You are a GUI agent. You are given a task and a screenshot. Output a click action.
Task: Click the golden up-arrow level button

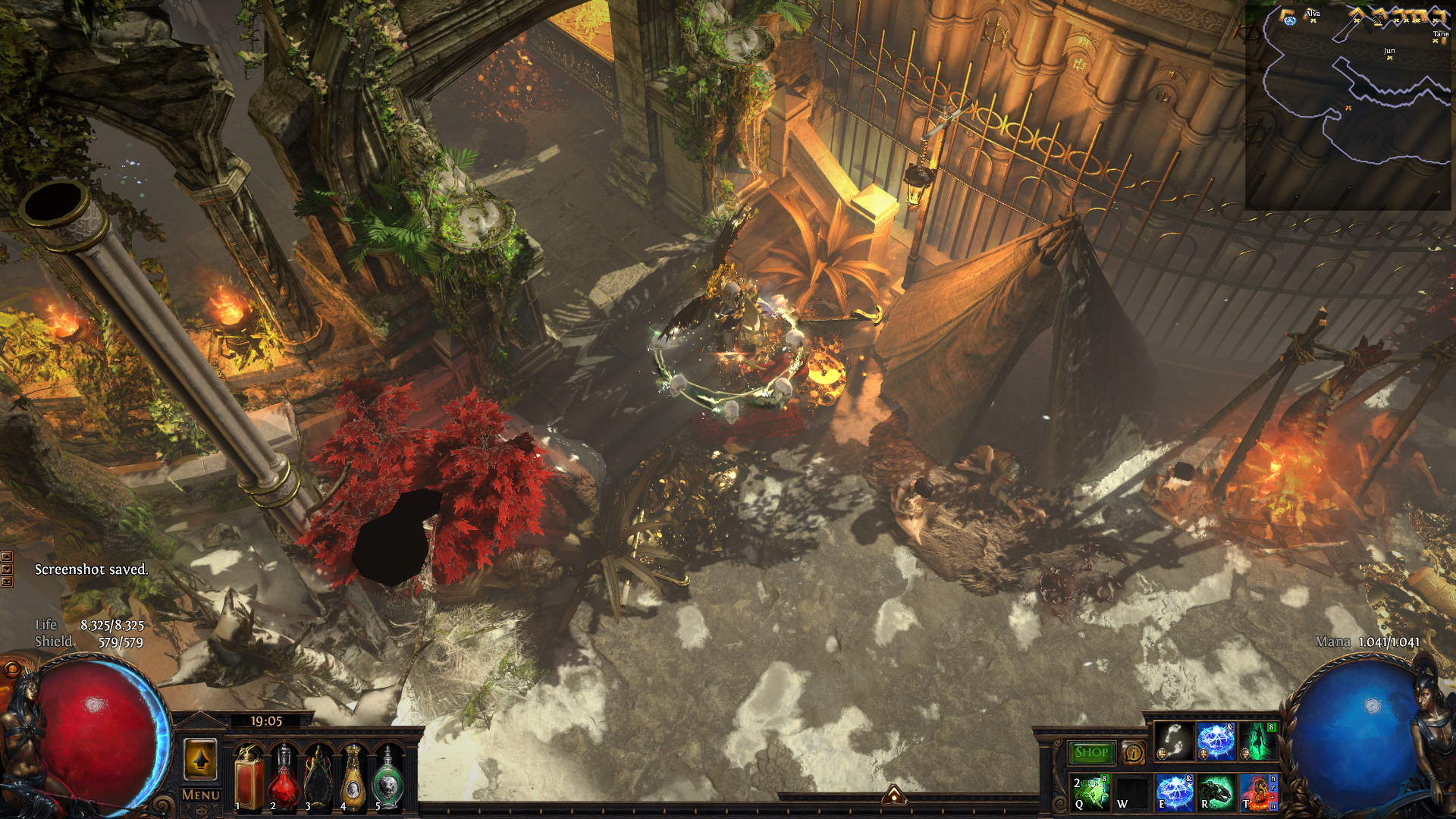pyautogui.click(x=200, y=759)
